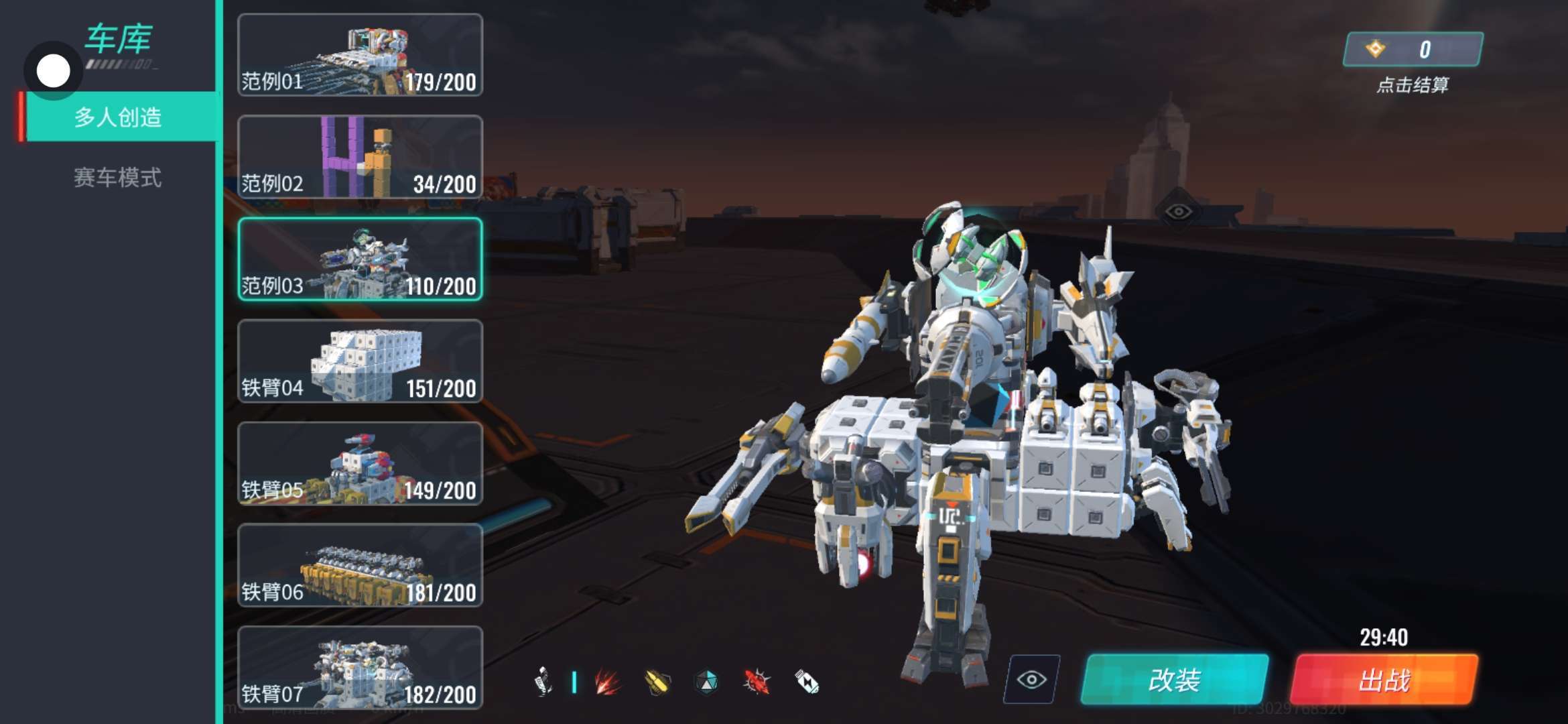
Task: Click the teal 改装 modify button
Action: click(x=1174, y=680)
